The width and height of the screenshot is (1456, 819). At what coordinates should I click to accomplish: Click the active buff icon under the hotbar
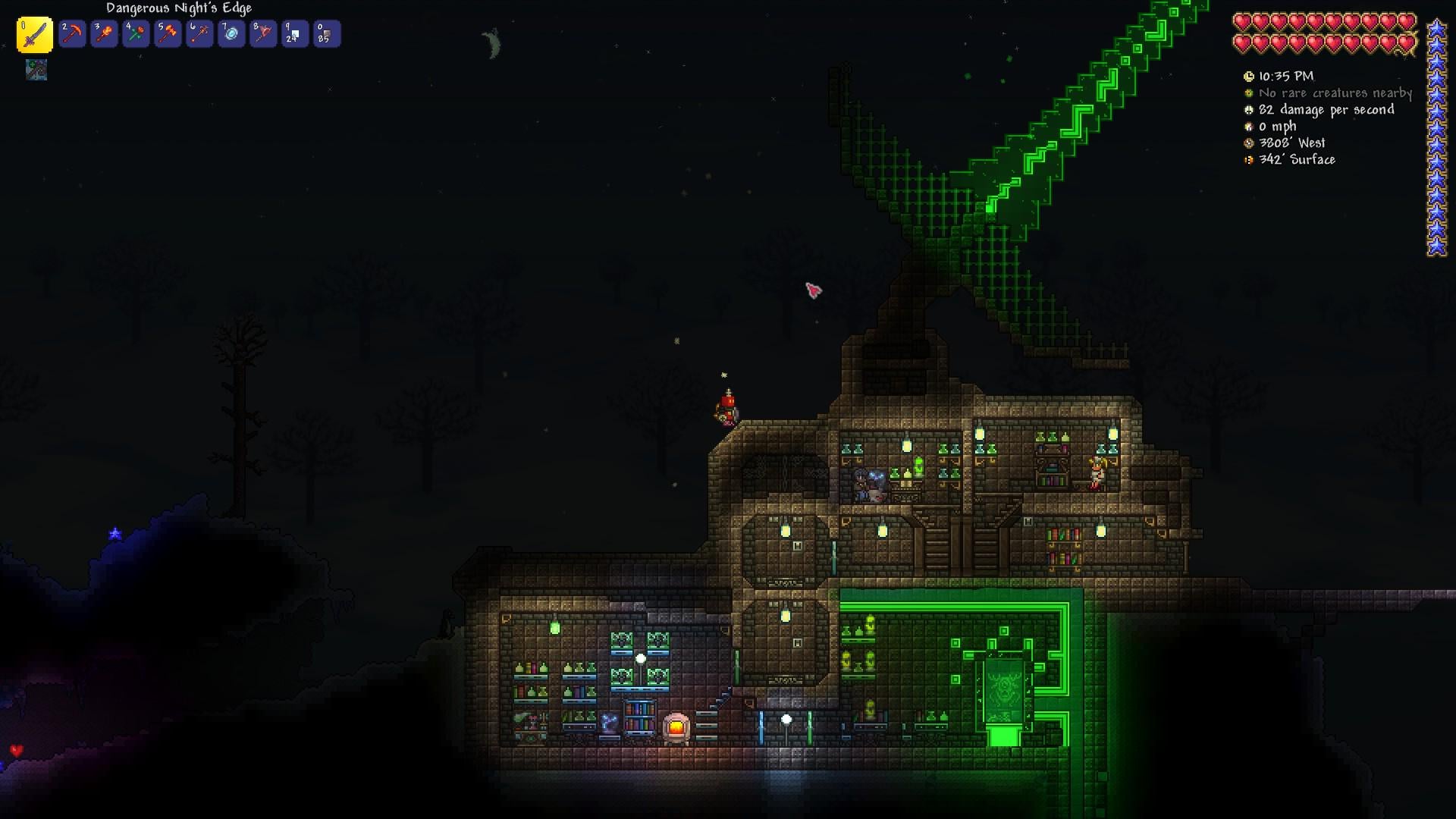click(x=36, y=70)
